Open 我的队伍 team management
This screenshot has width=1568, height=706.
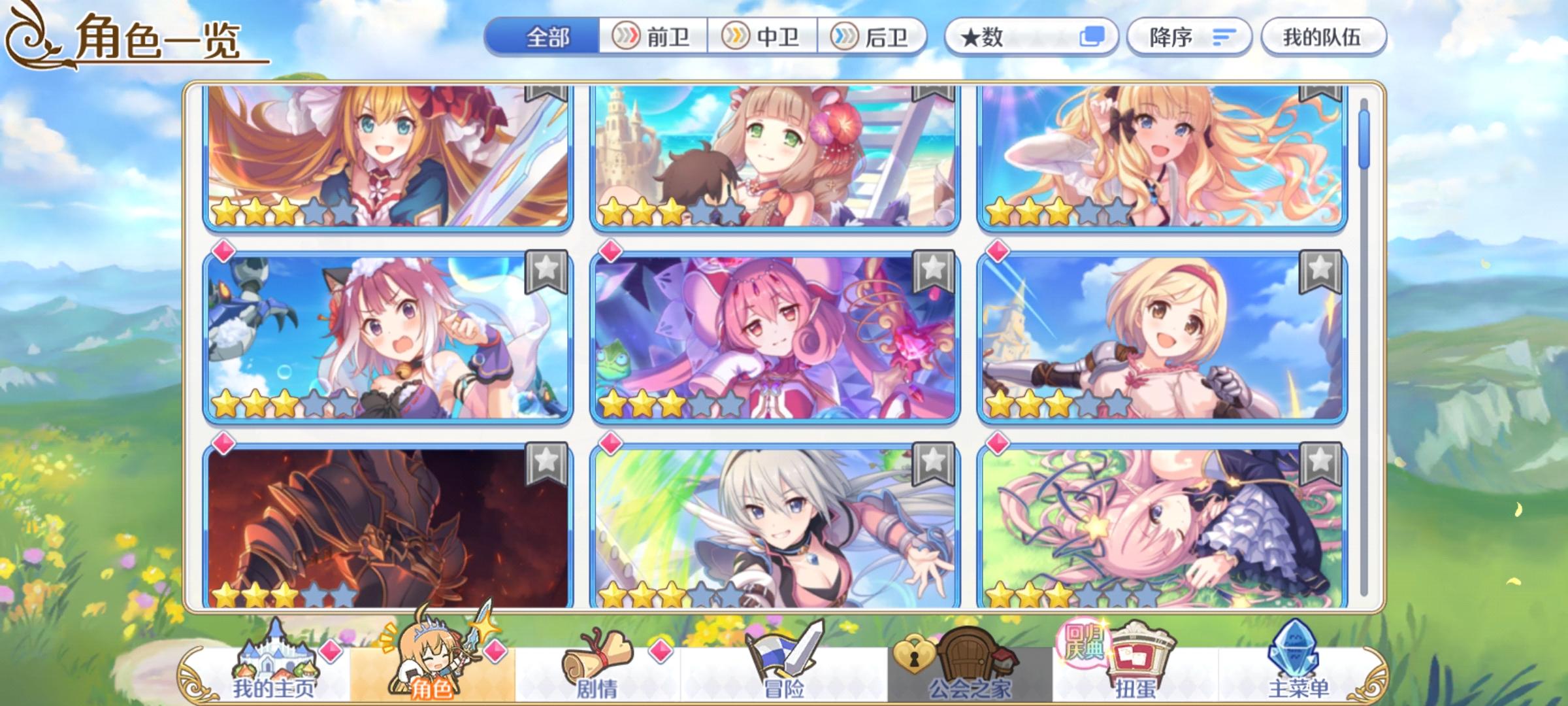(x=1322, y=37)
